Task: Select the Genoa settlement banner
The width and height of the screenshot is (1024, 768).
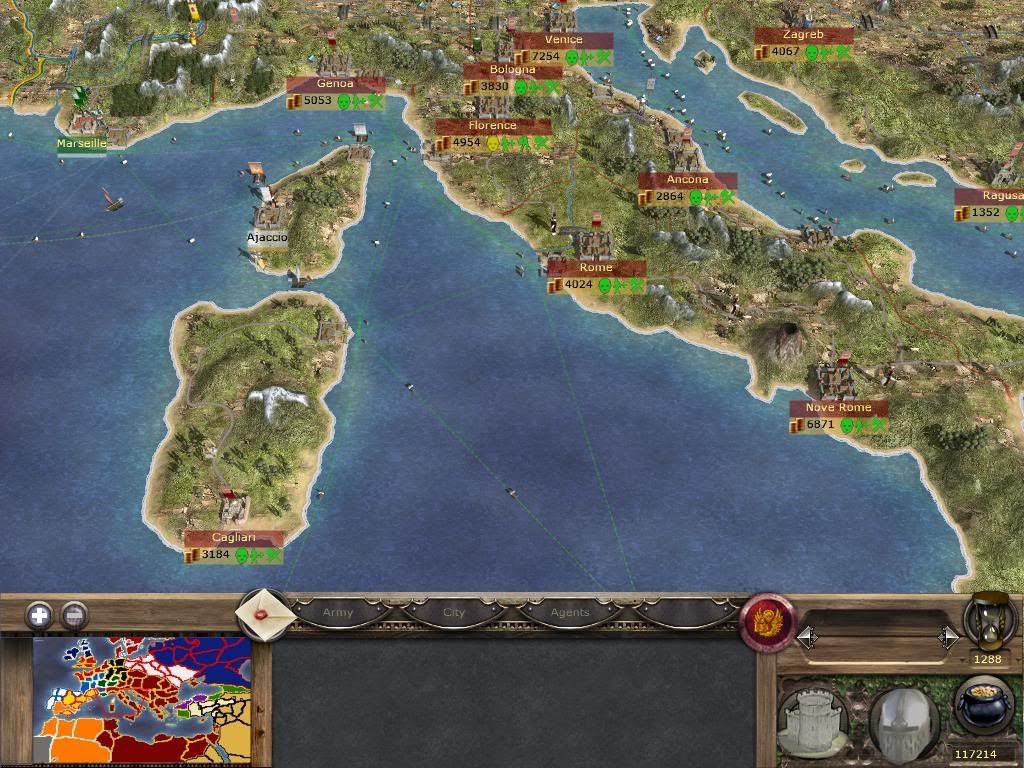Action: point(335,84)
